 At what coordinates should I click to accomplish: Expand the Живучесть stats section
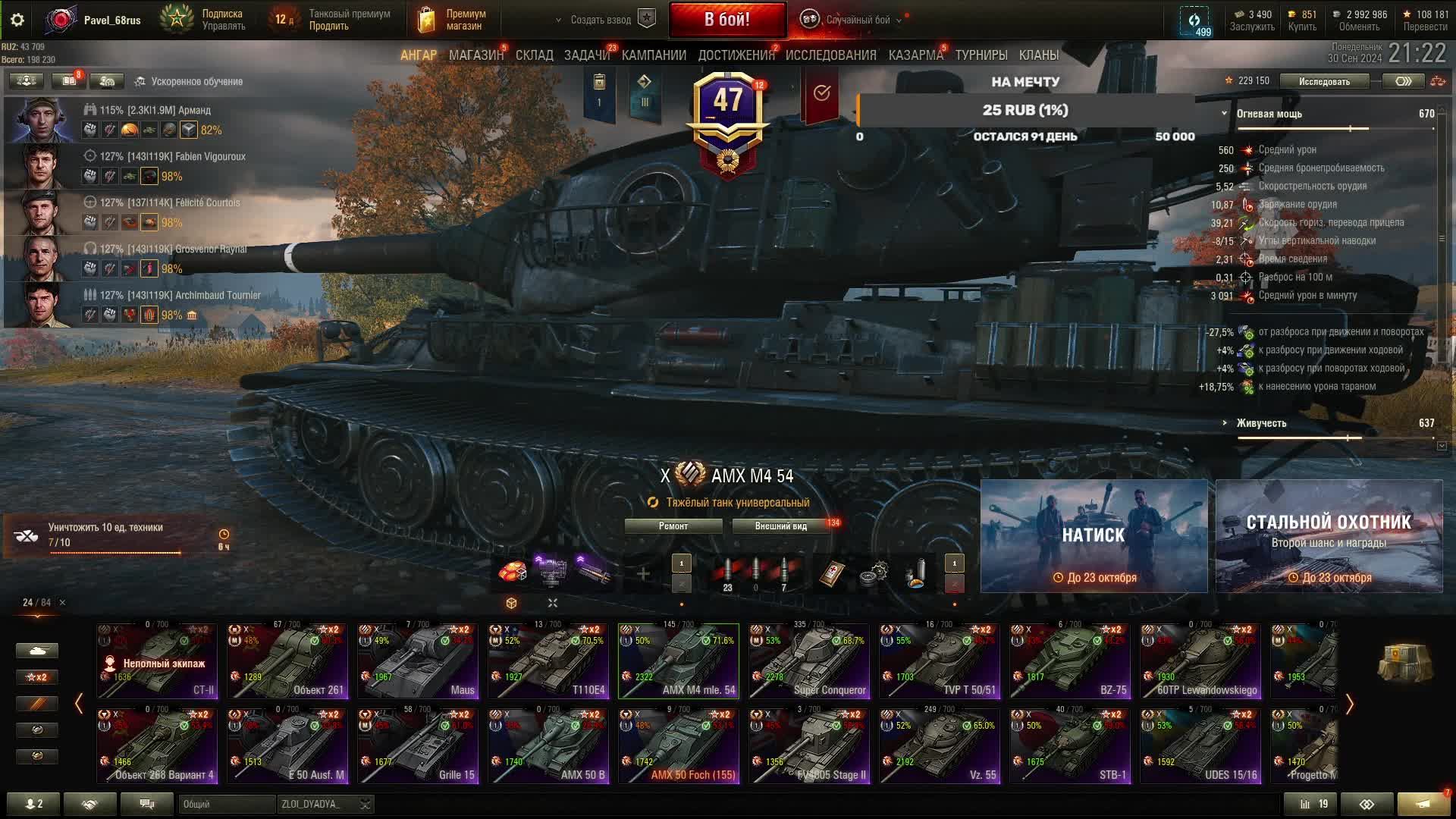[1260, 423]
